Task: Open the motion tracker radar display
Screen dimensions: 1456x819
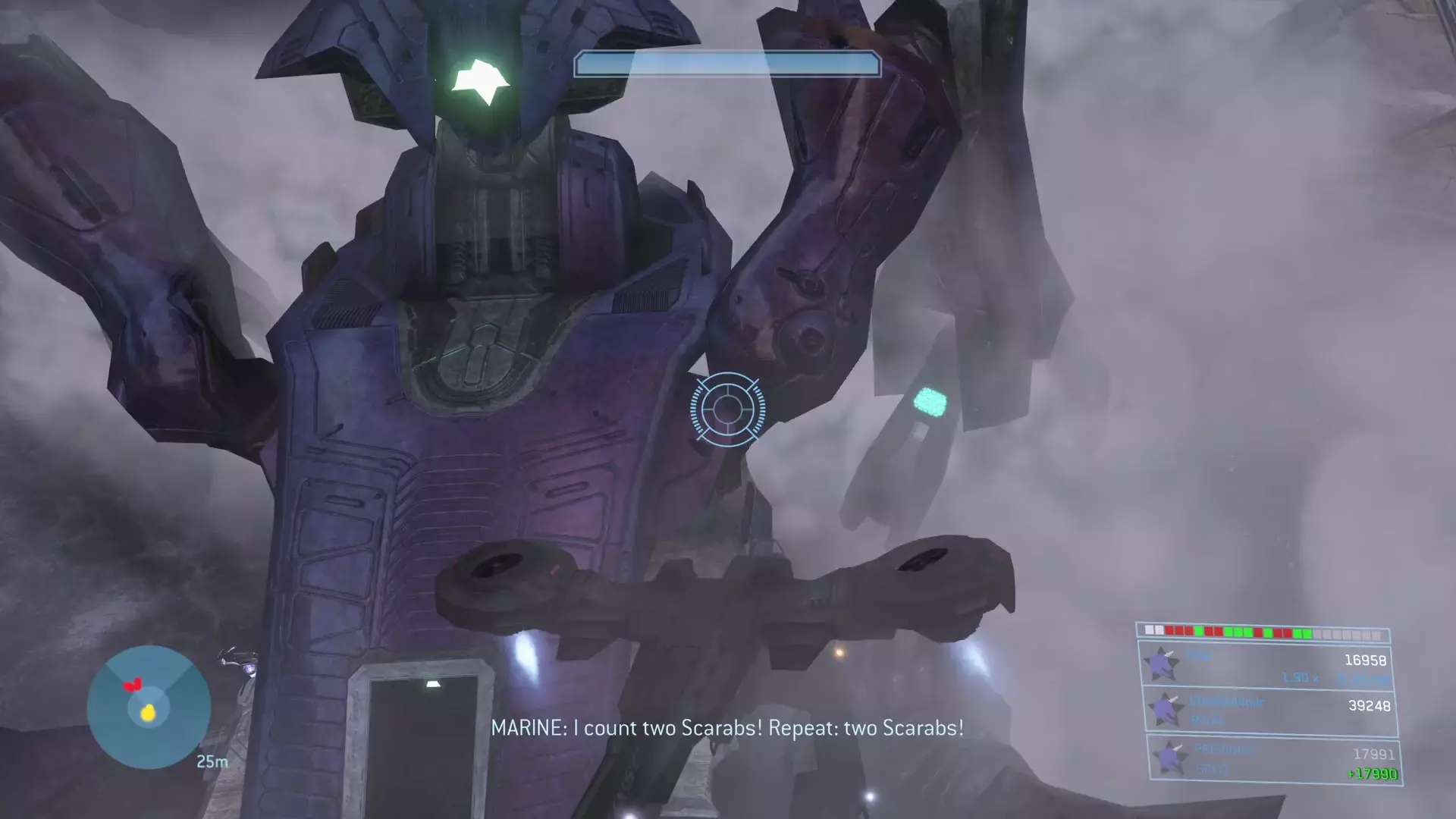Action: [x=149, y=706]
